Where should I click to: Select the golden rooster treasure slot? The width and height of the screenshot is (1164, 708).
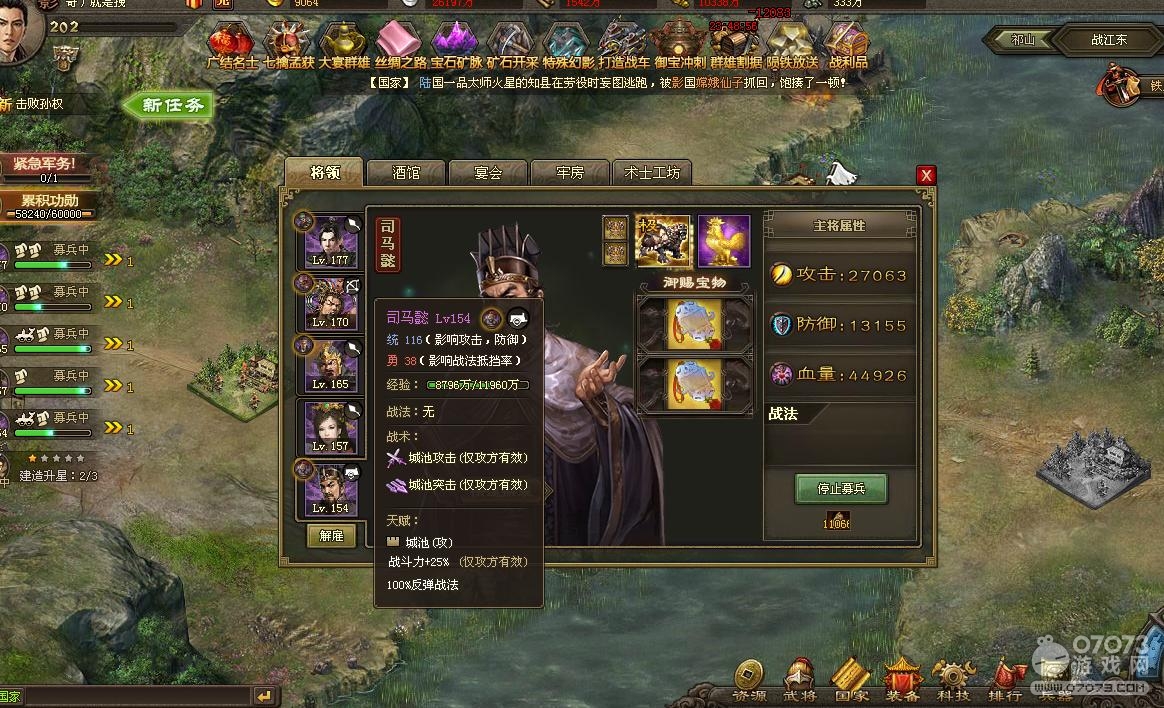[x=723, y=241]
